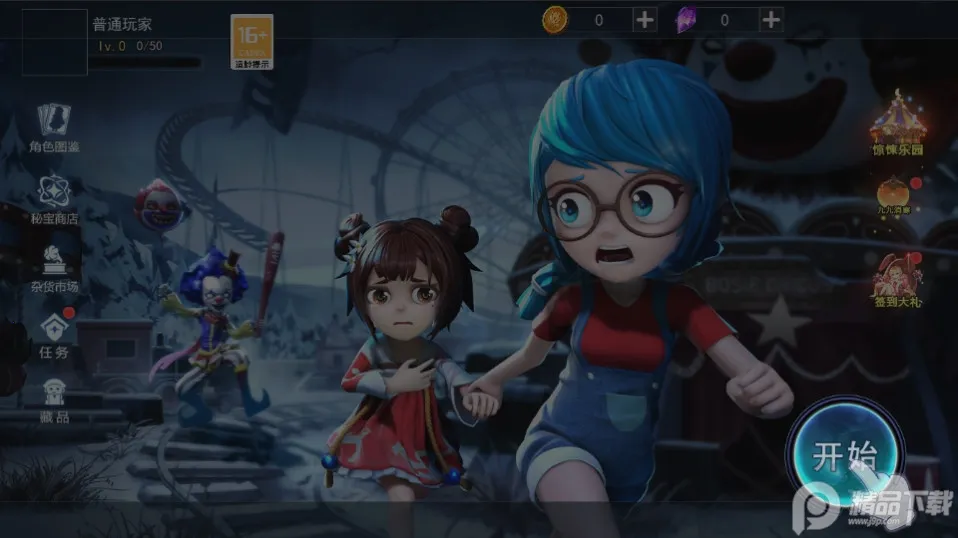Visit the 秘宝商店 treasure shop
958x538 pixels.
pos(54,200)
